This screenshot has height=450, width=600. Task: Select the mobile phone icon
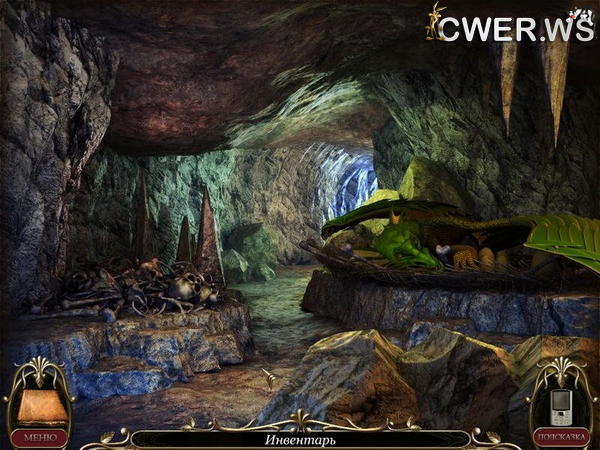pyautogui.click(x=560, y=403)
